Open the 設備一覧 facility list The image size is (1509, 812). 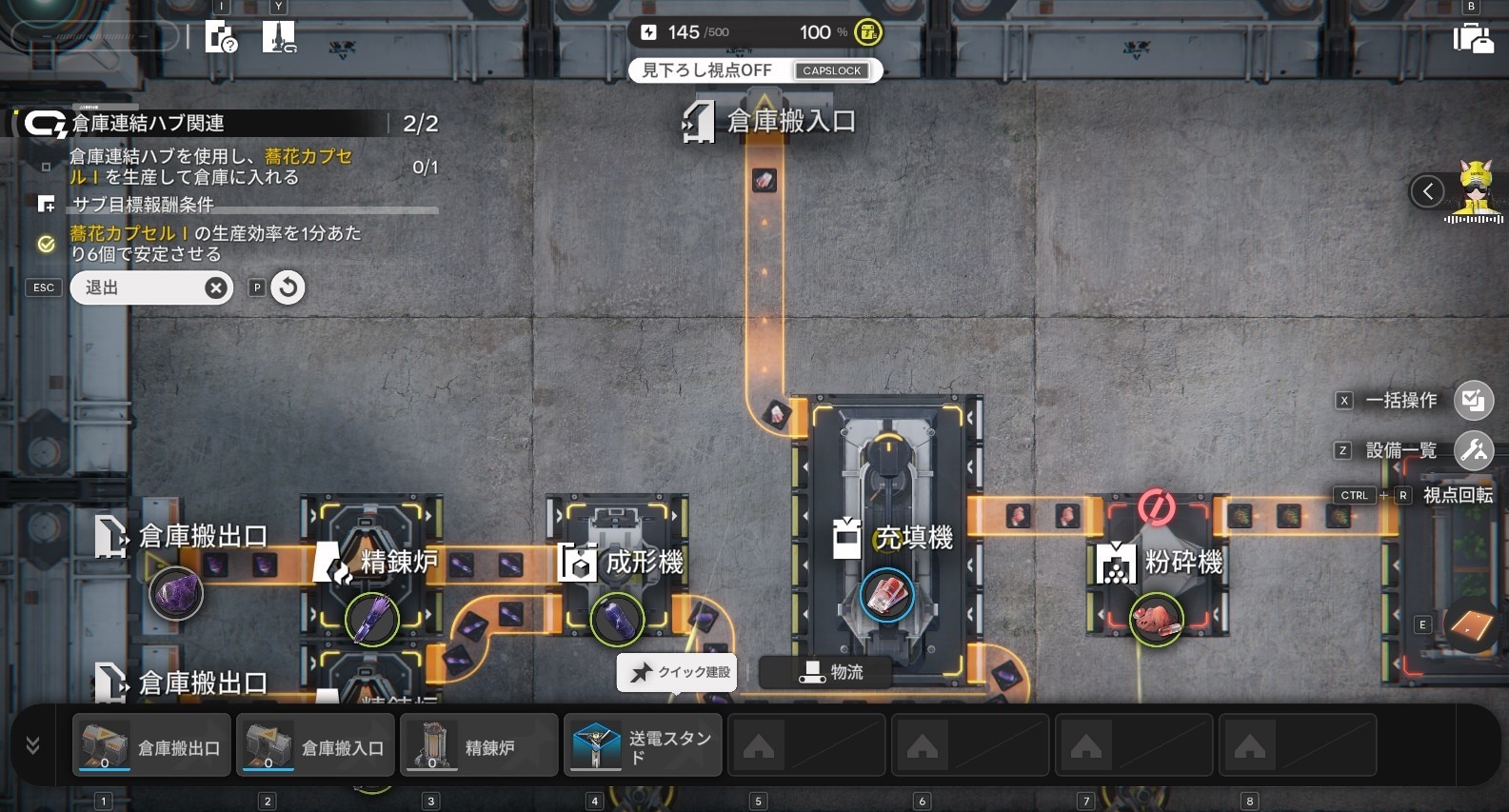1473,450
